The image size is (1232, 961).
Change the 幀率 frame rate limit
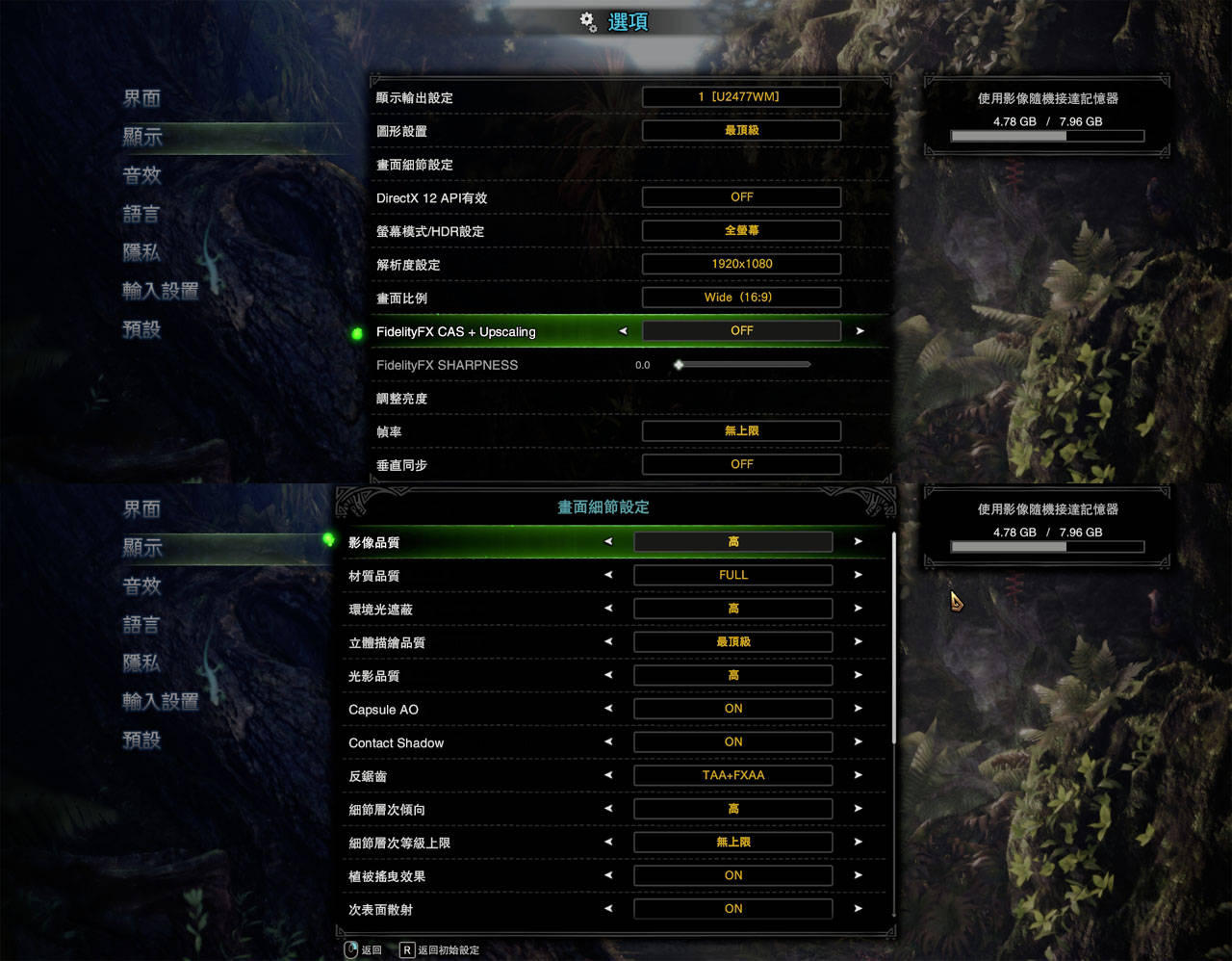pyautogui.click(x=741, y=431)
